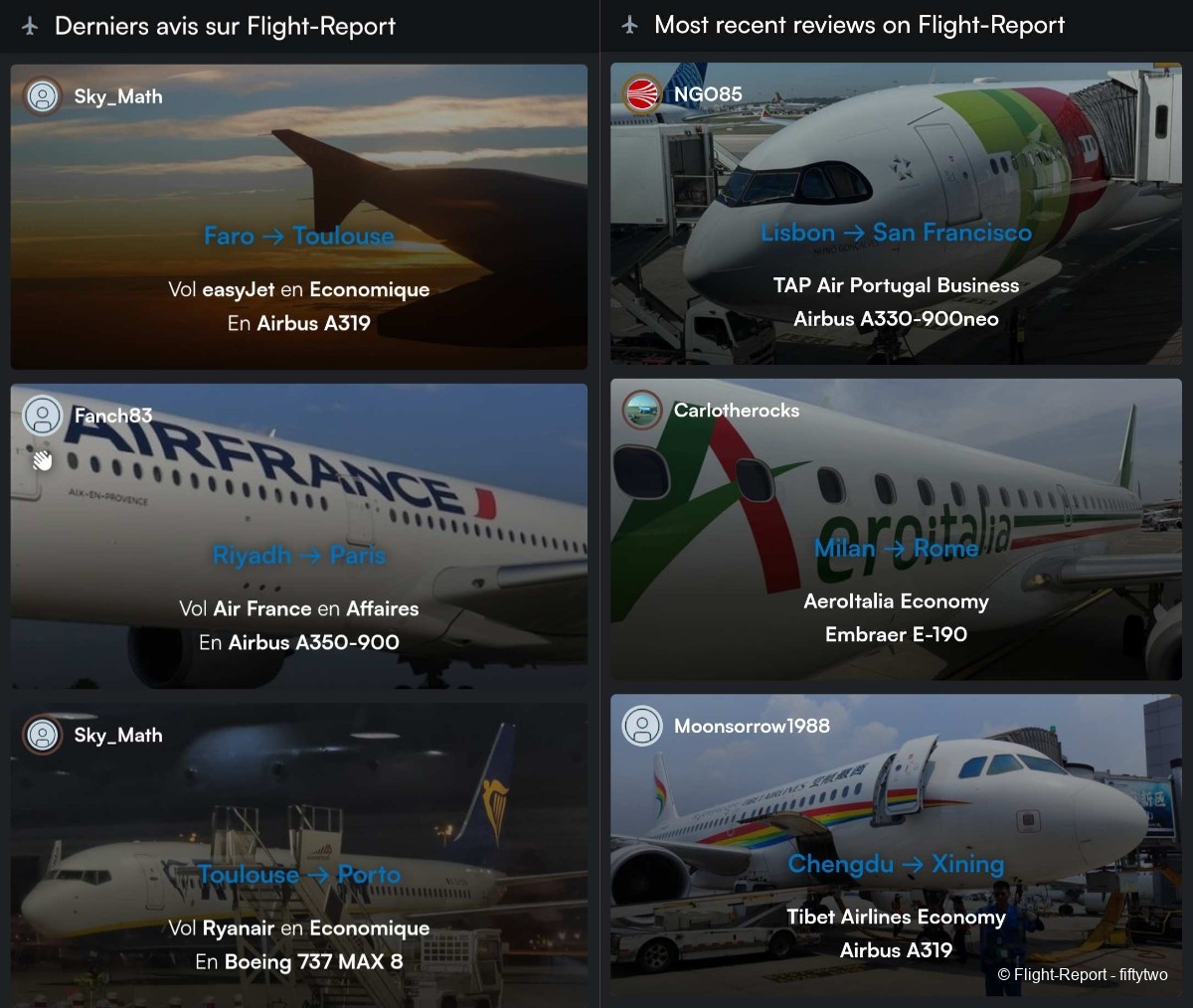
Task: Select Carlotherocks' avatar picture
Action: 642,411
